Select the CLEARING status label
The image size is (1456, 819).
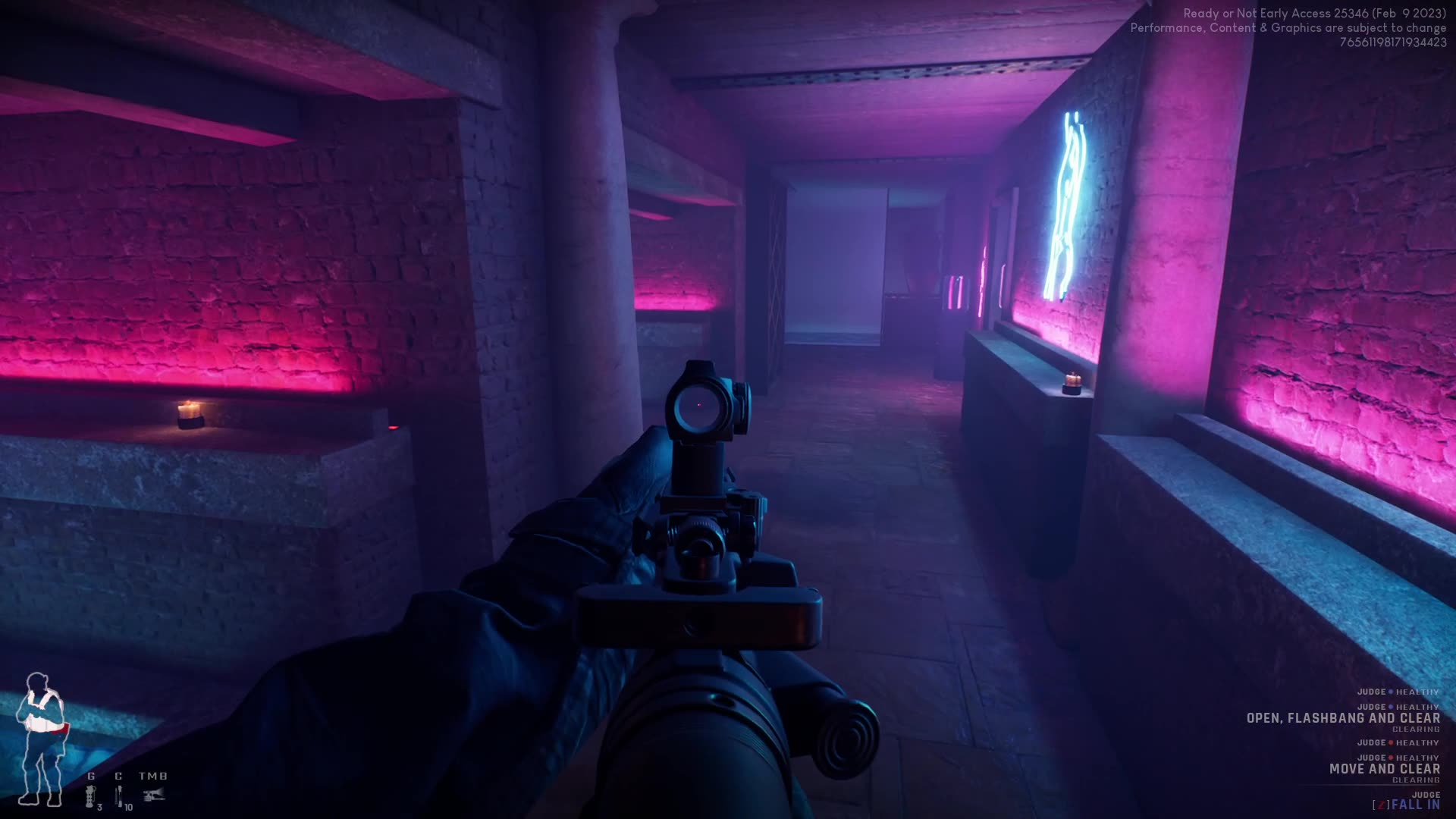point(1416,730)
